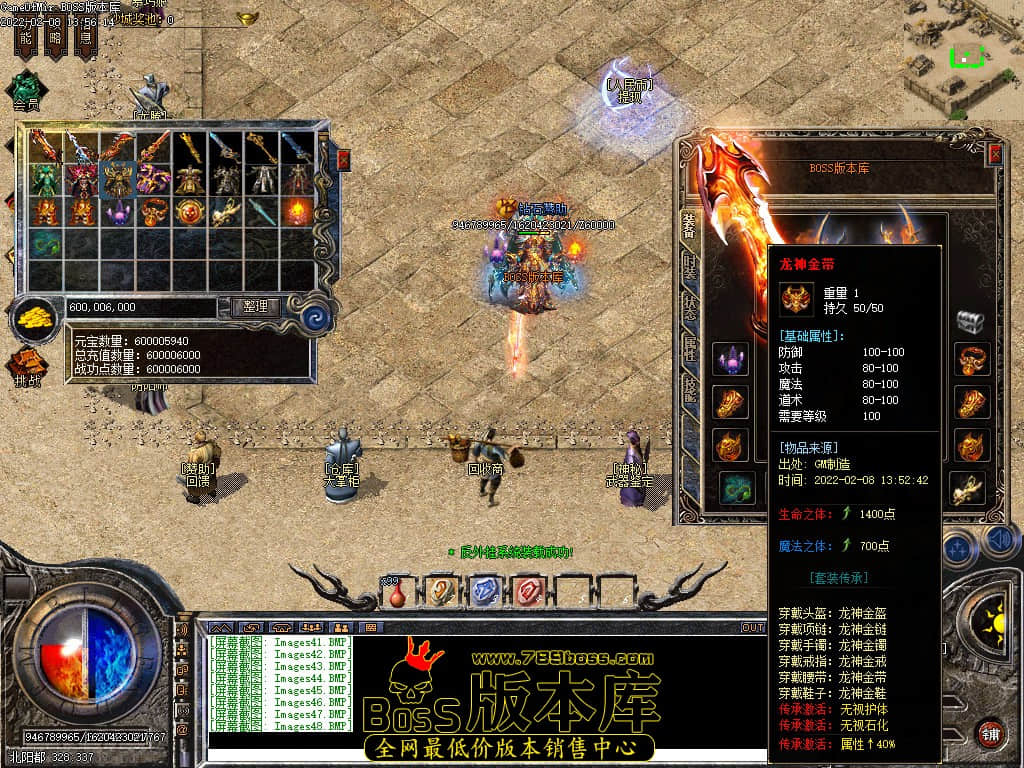Select the fireball item in the bag
The width and height of the screenshot is (1024, 768).
pos(297,211)
